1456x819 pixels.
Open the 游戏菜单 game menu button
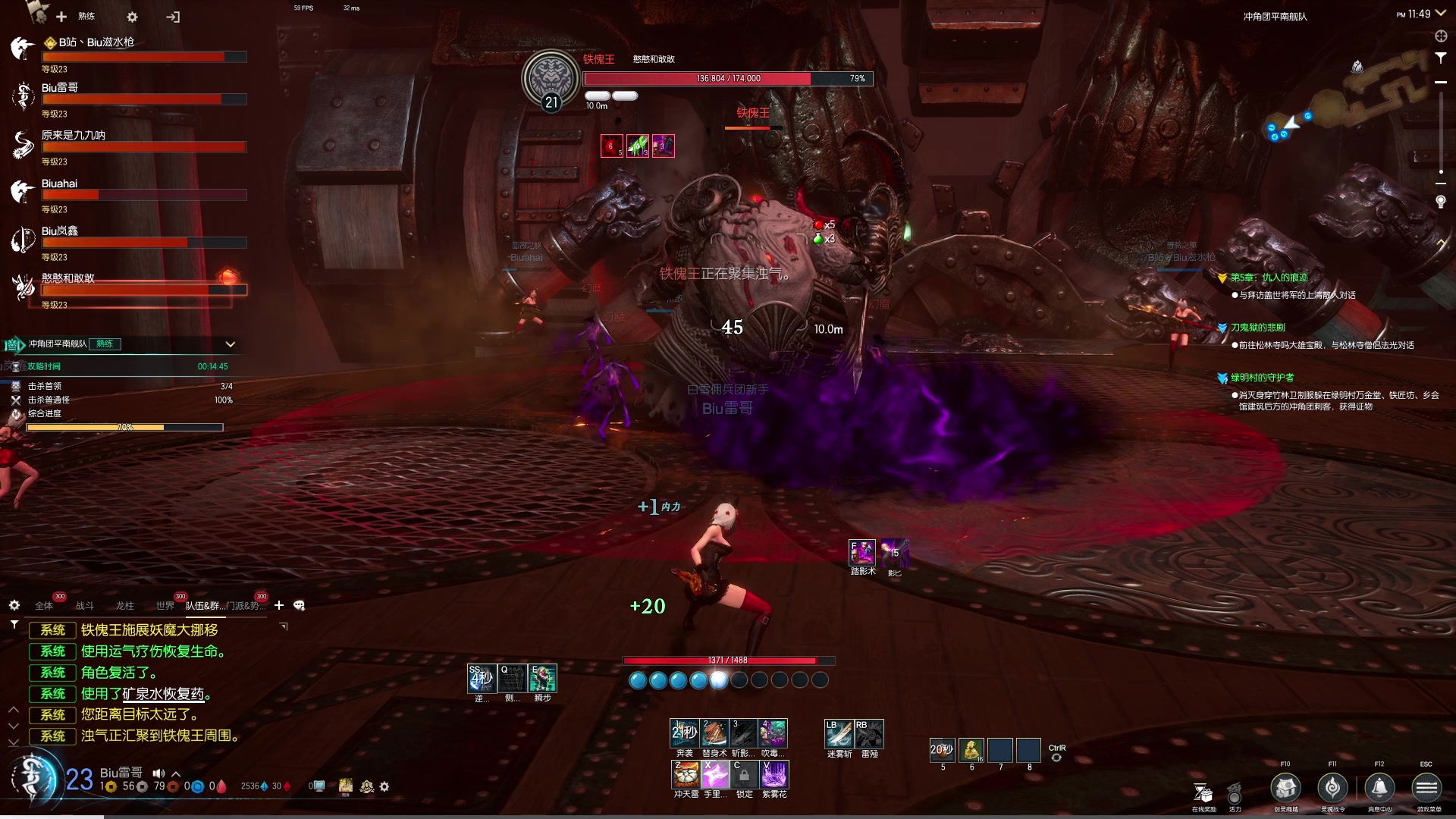coord(1426,788)
